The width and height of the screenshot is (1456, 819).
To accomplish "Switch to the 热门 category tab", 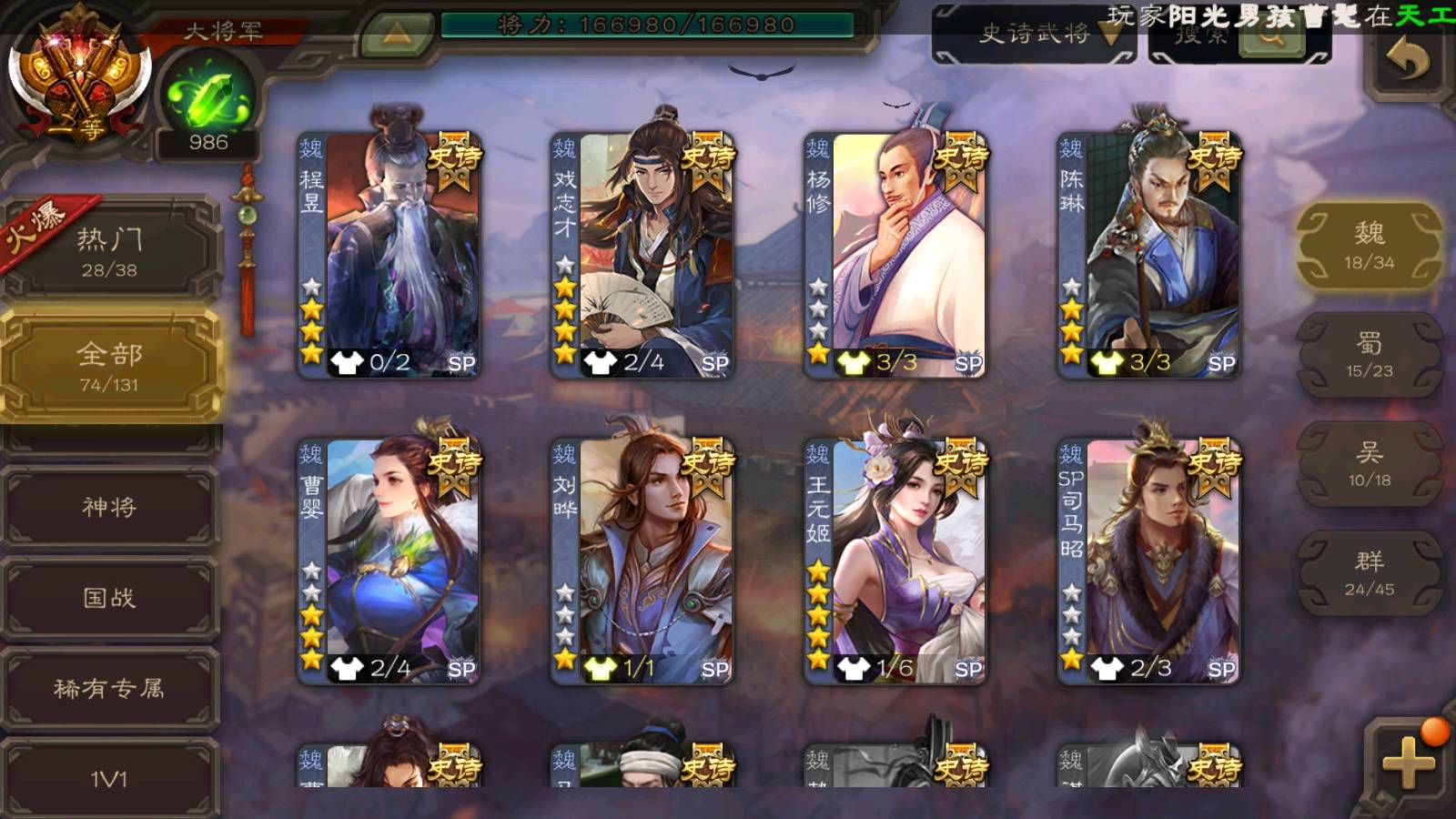I will [x=110, y=251].
